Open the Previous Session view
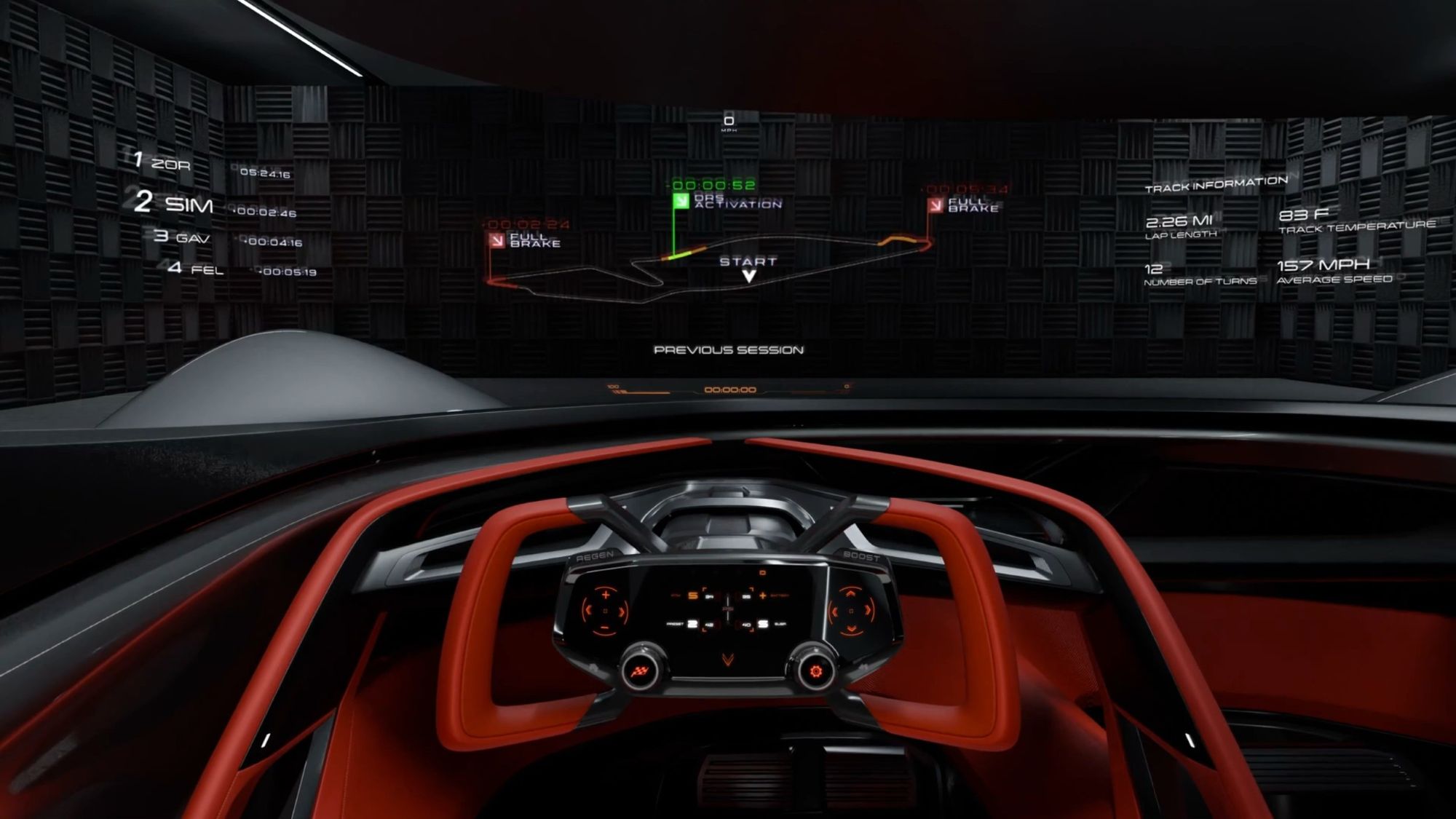The width and height of the screenshot is (1456, 819). click(x=728, y=350)
